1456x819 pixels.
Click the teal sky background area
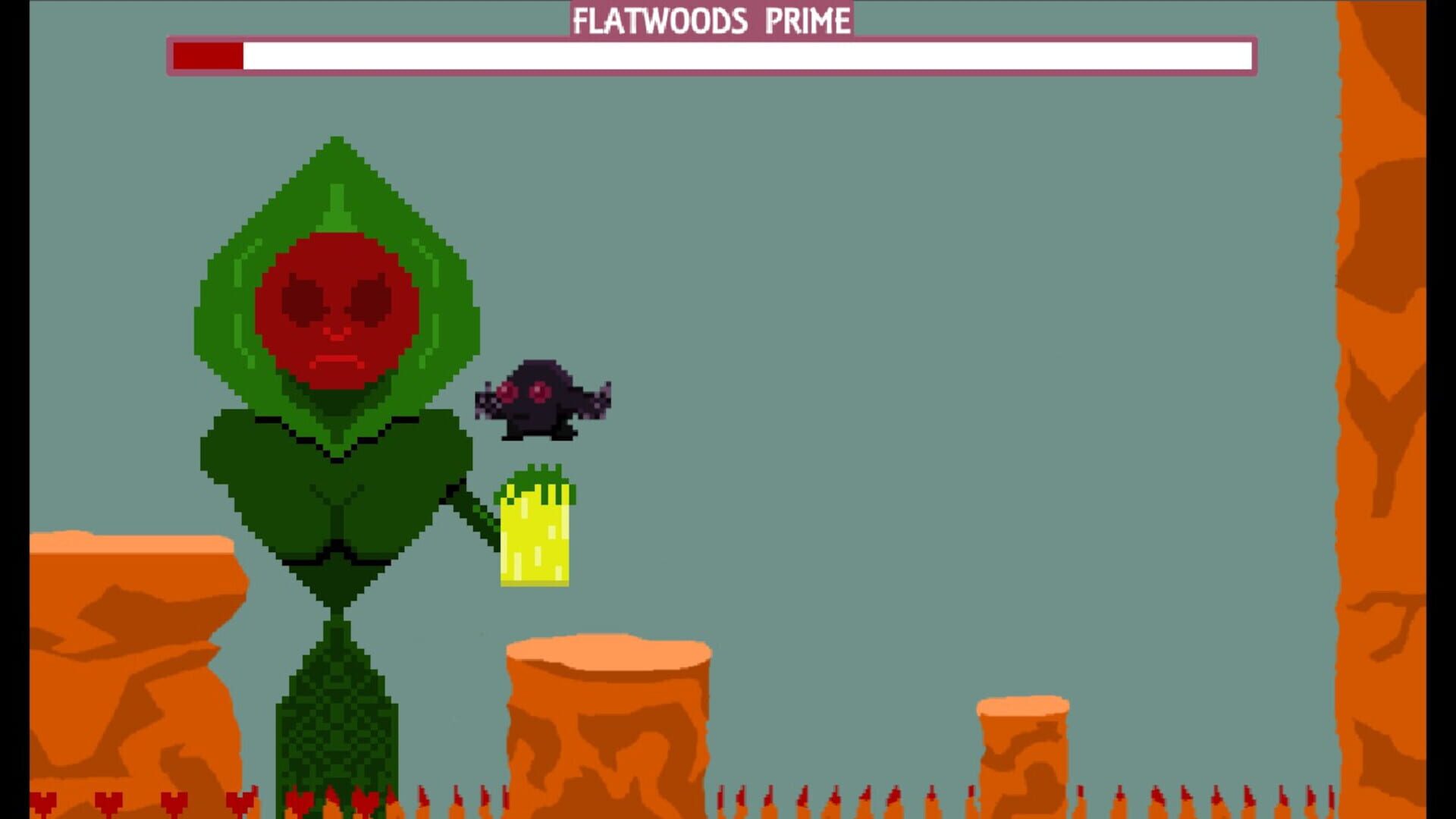(986, 303)
